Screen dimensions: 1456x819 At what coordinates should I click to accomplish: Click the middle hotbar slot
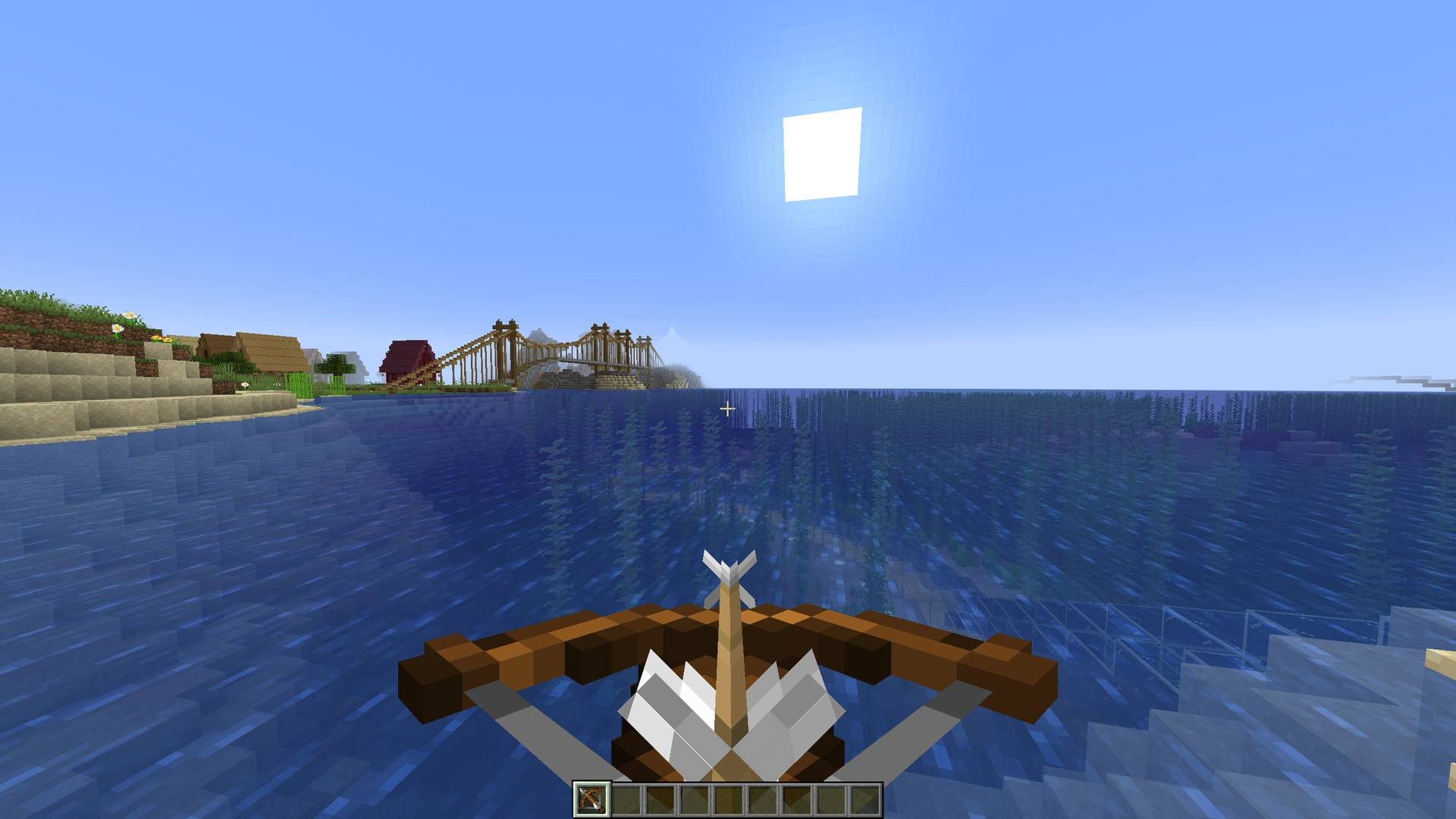coord(730,799)
